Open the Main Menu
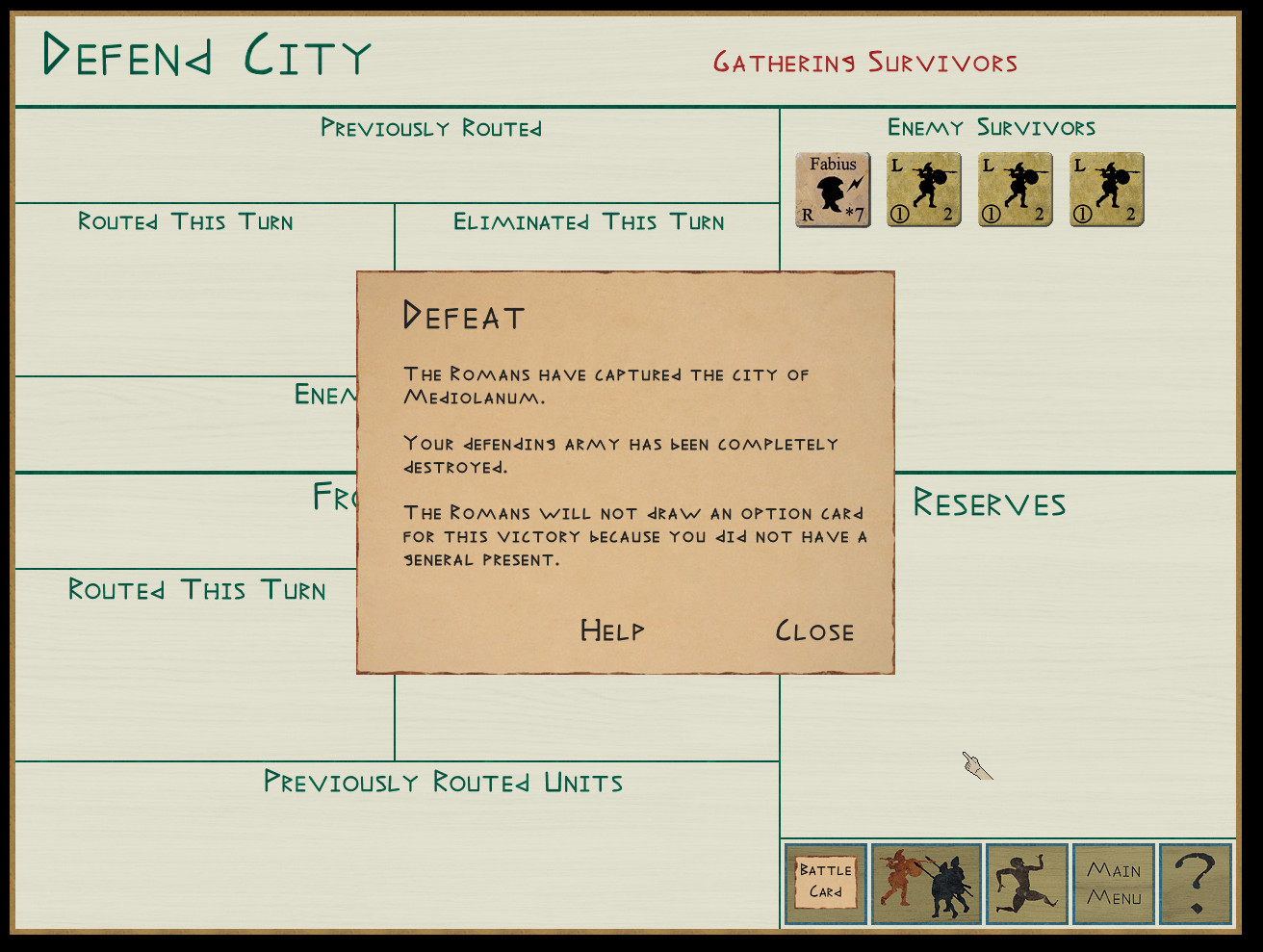 [1114, 884]
